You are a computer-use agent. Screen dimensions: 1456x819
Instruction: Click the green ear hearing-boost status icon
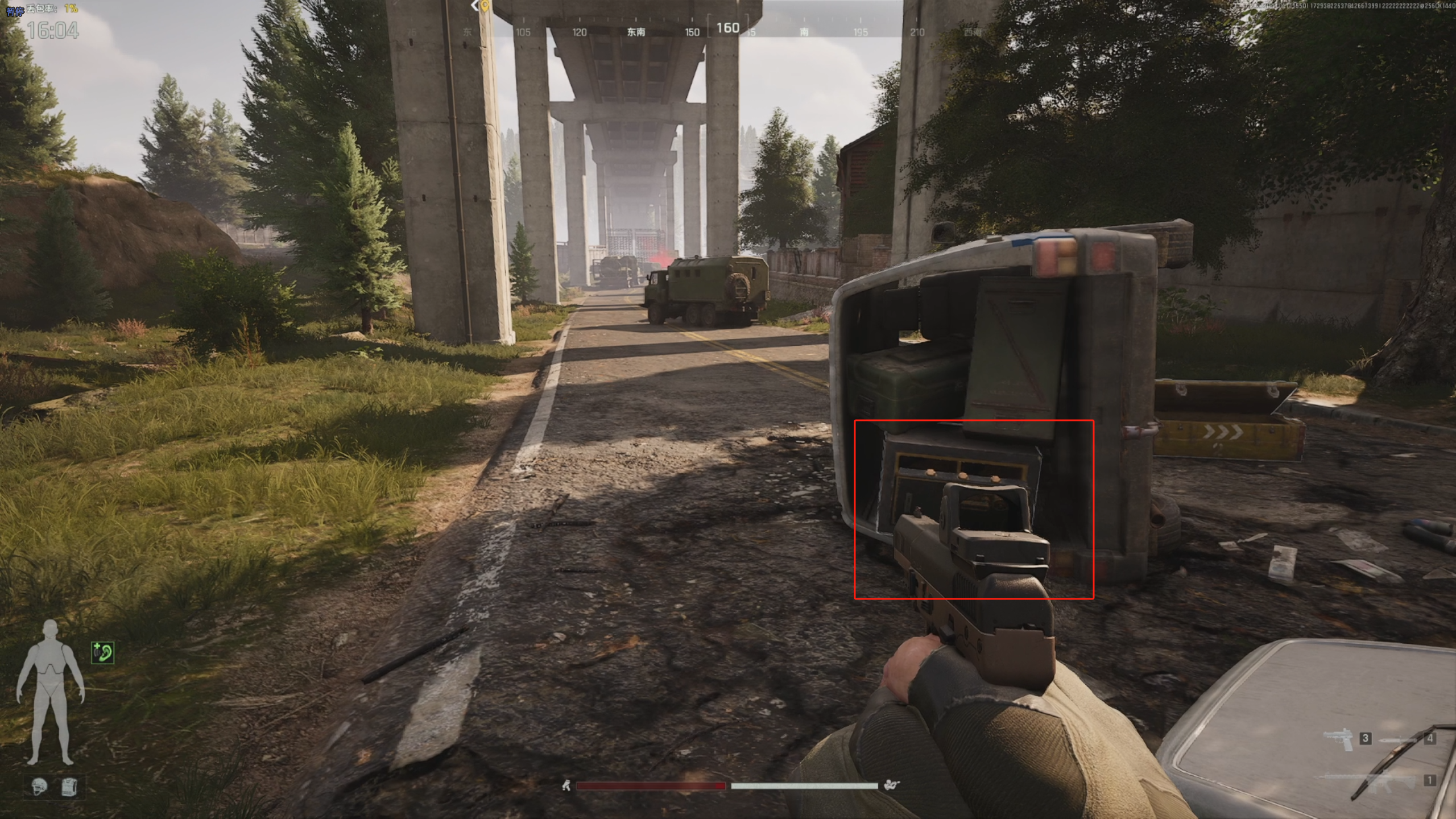tap(103, 652)
